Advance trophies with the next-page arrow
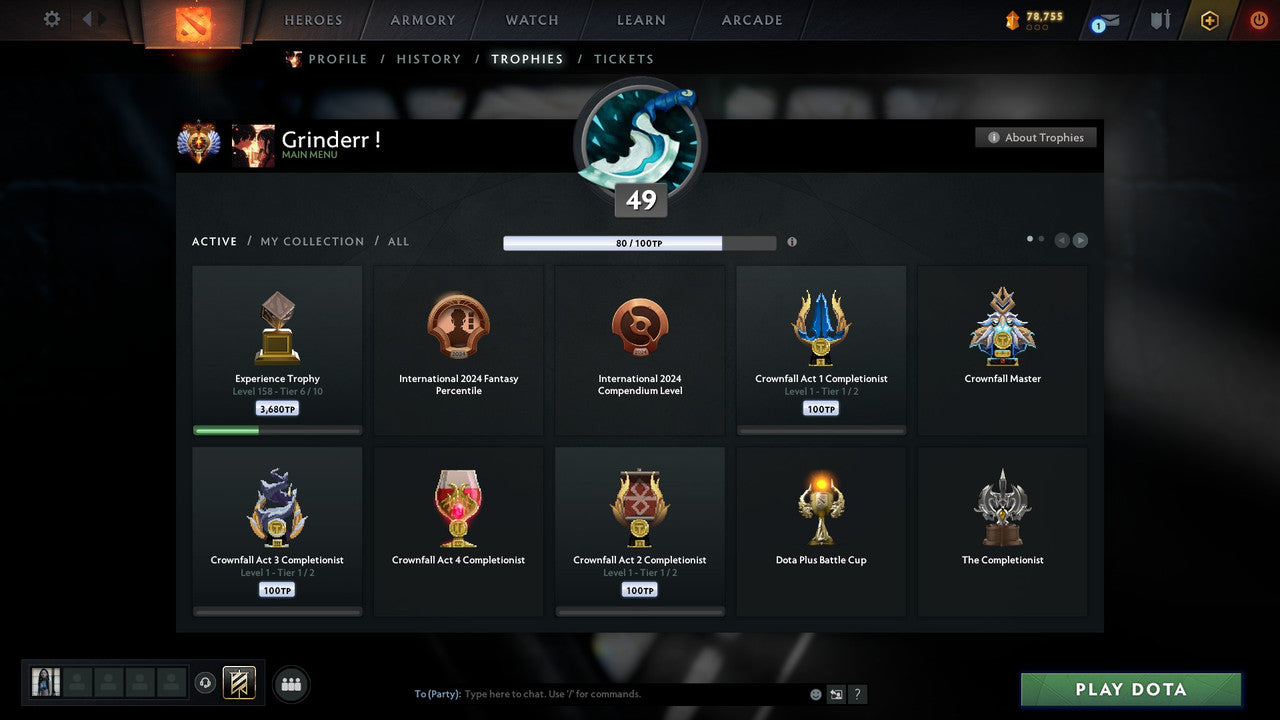 (x=1081, y=239)
